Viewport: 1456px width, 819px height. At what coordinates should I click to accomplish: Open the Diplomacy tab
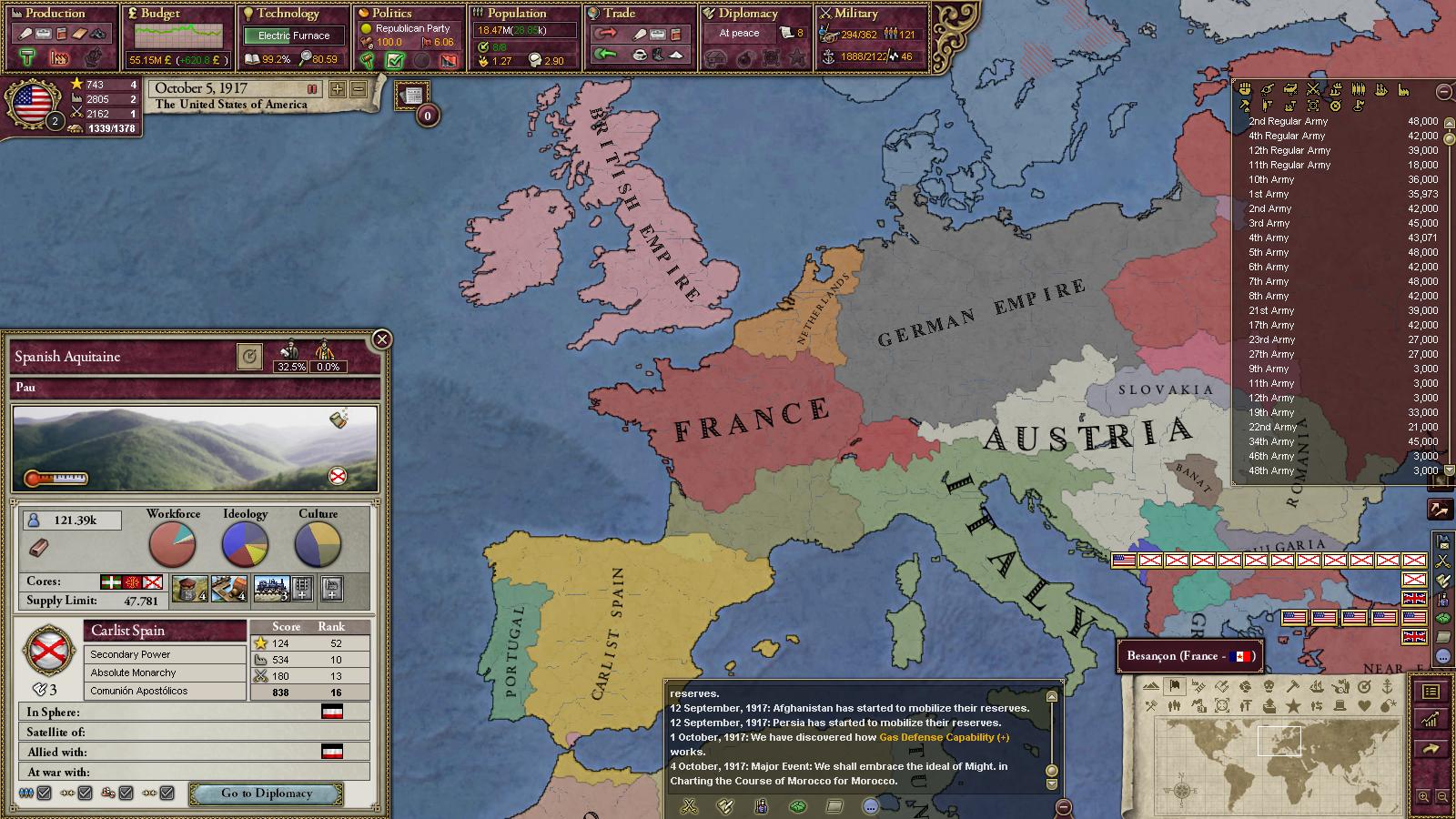click(748, 14)
